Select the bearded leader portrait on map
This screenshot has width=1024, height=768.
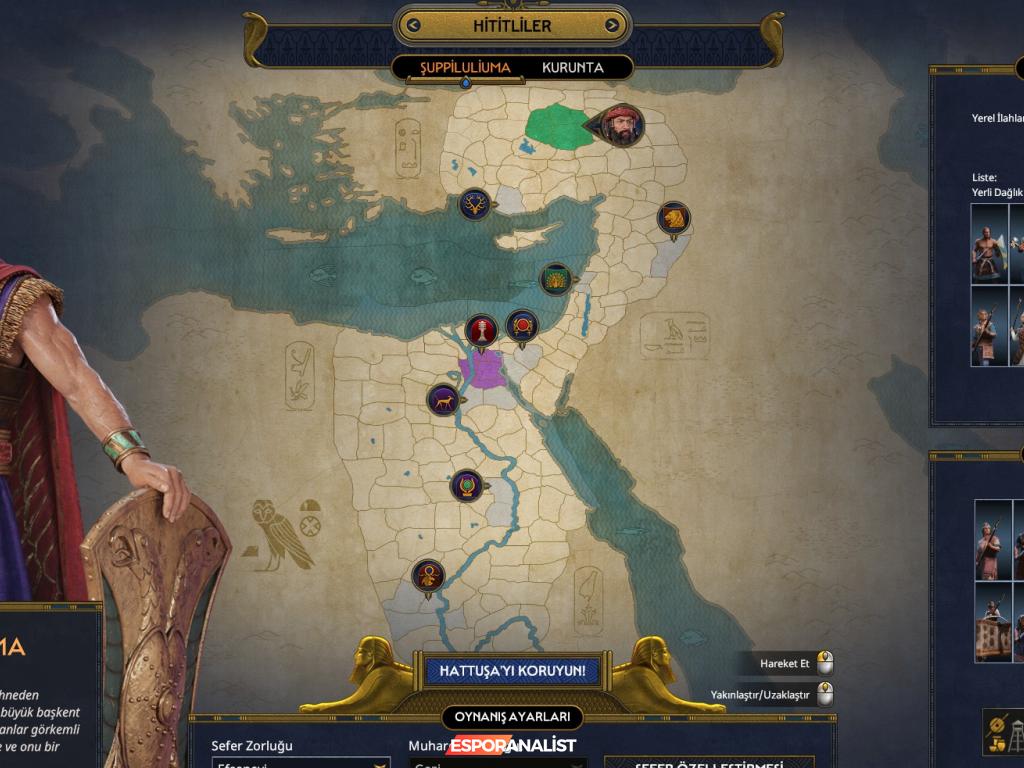tap(623, 125)
